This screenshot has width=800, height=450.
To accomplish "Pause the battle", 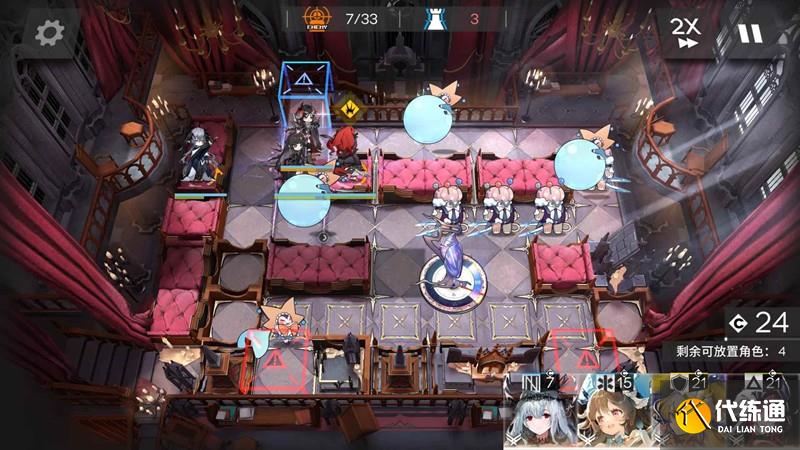I will click(749, 32).
